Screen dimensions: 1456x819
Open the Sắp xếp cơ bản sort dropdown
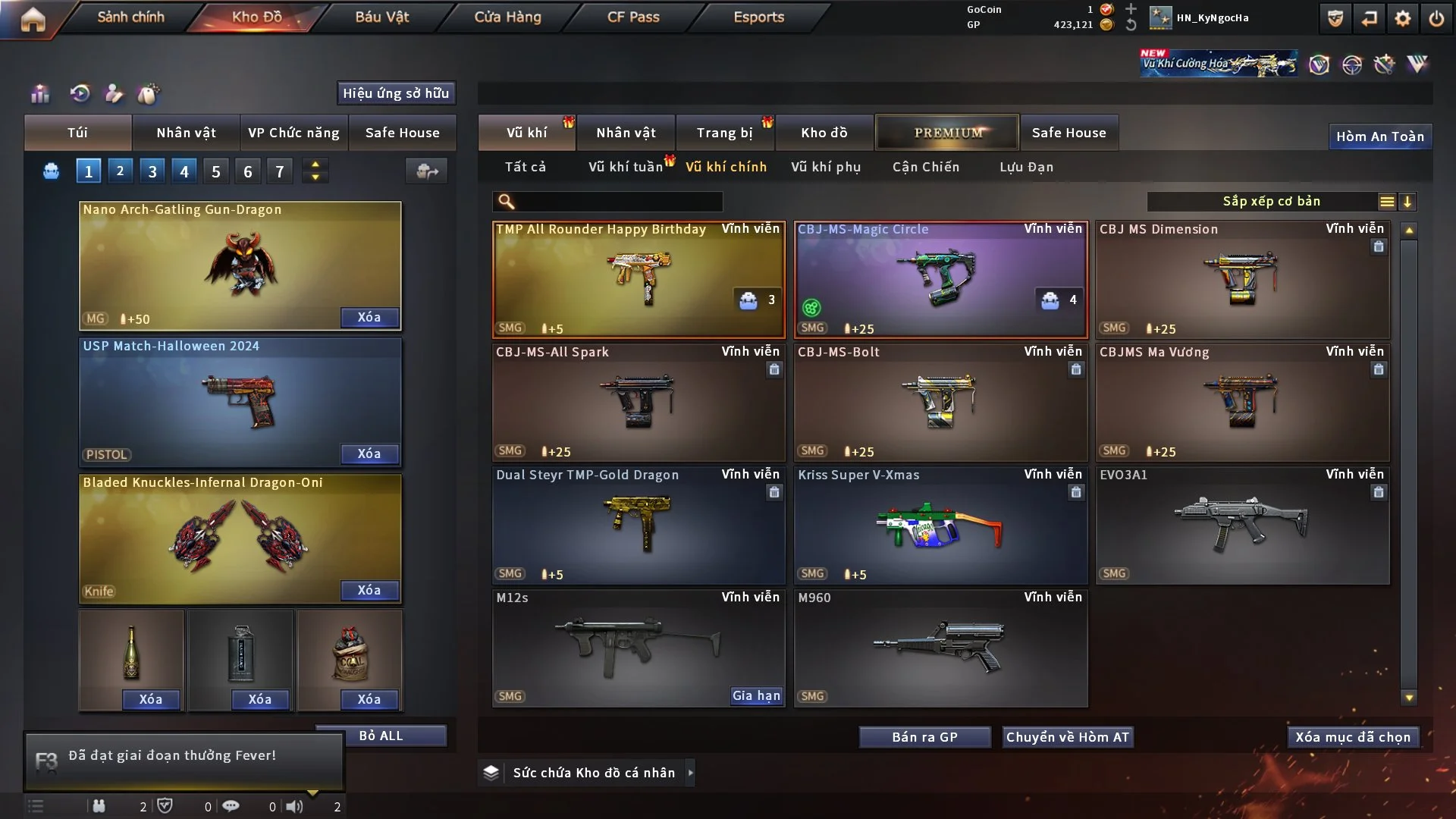coord(1271,202)
